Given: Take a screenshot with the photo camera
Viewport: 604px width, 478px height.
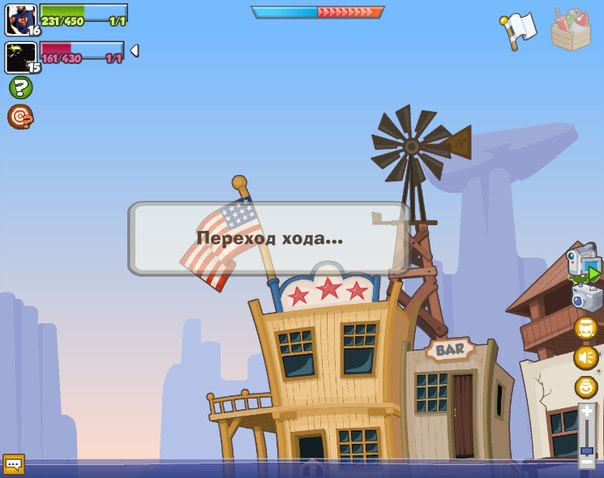Looking at the screenshot, I should point(585,297).
